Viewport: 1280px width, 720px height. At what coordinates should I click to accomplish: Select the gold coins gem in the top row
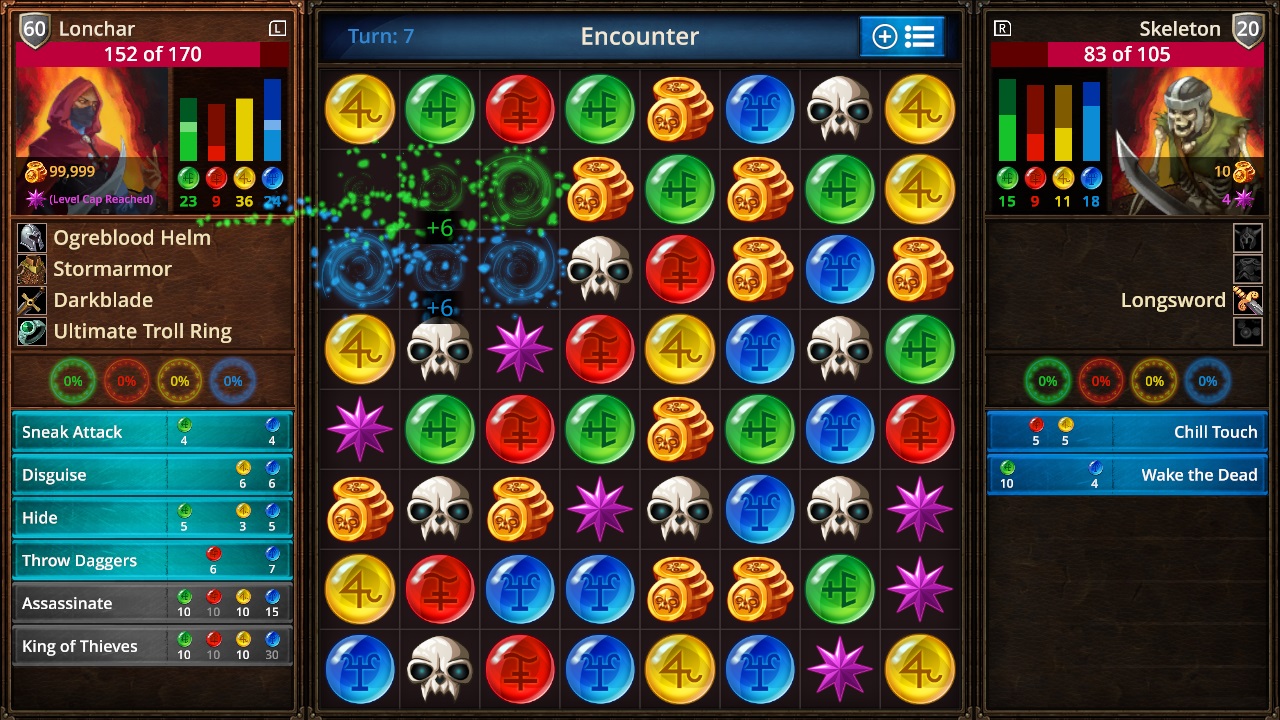click(679, 108)
